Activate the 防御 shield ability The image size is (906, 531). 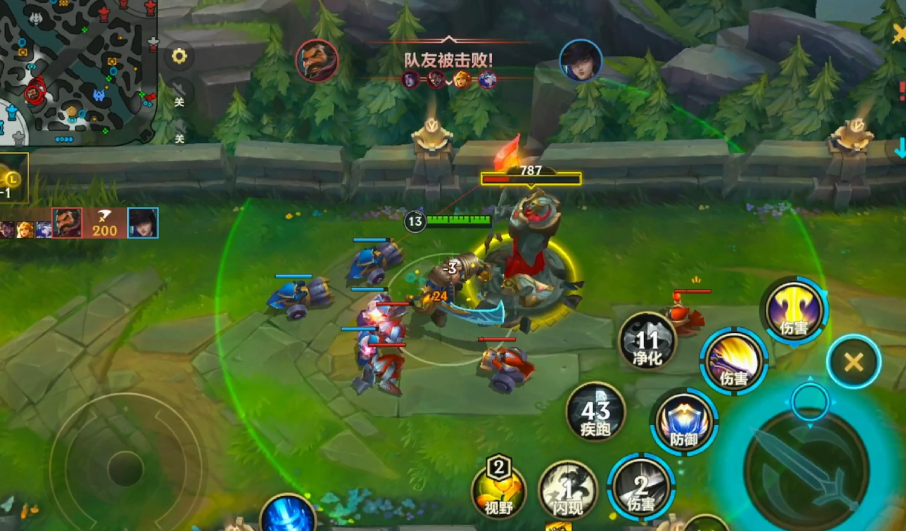tap(684, 420)
